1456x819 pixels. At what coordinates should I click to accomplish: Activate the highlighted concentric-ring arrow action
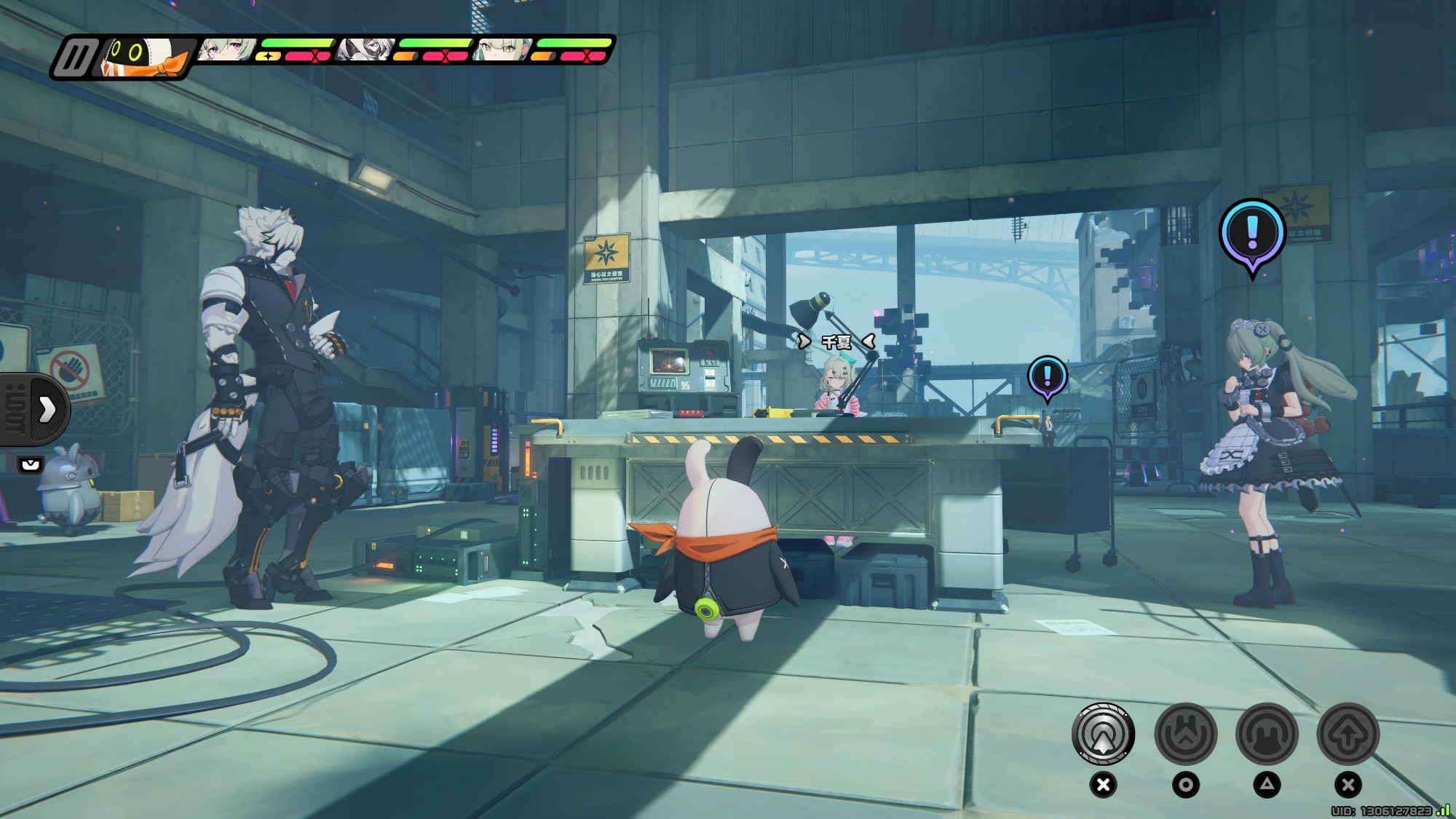[1103, 734]
